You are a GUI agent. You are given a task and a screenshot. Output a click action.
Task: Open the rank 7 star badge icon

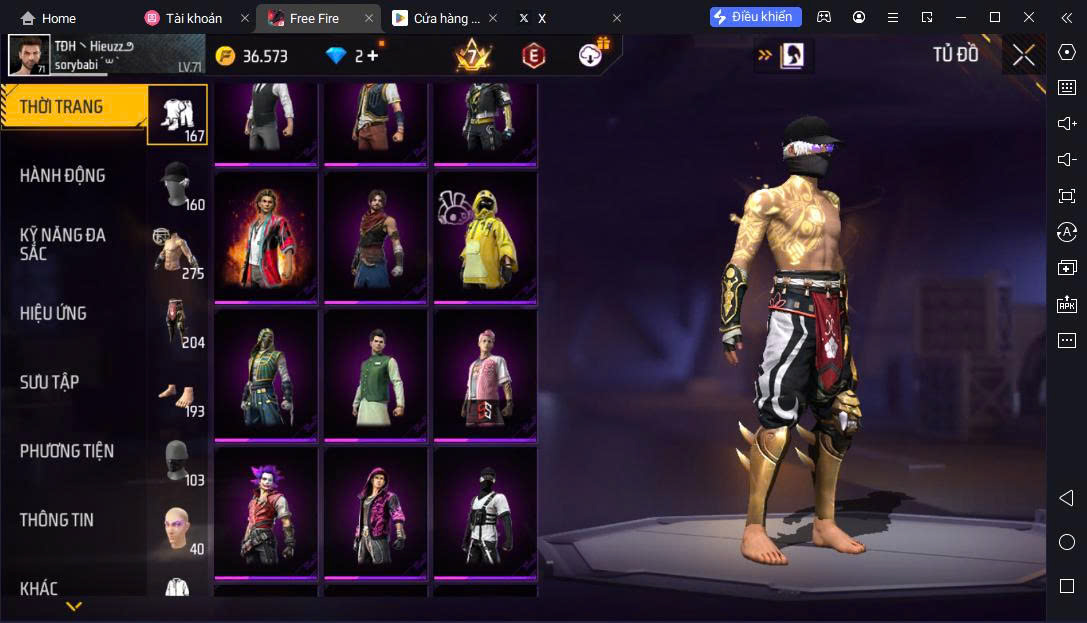[472, 56]
